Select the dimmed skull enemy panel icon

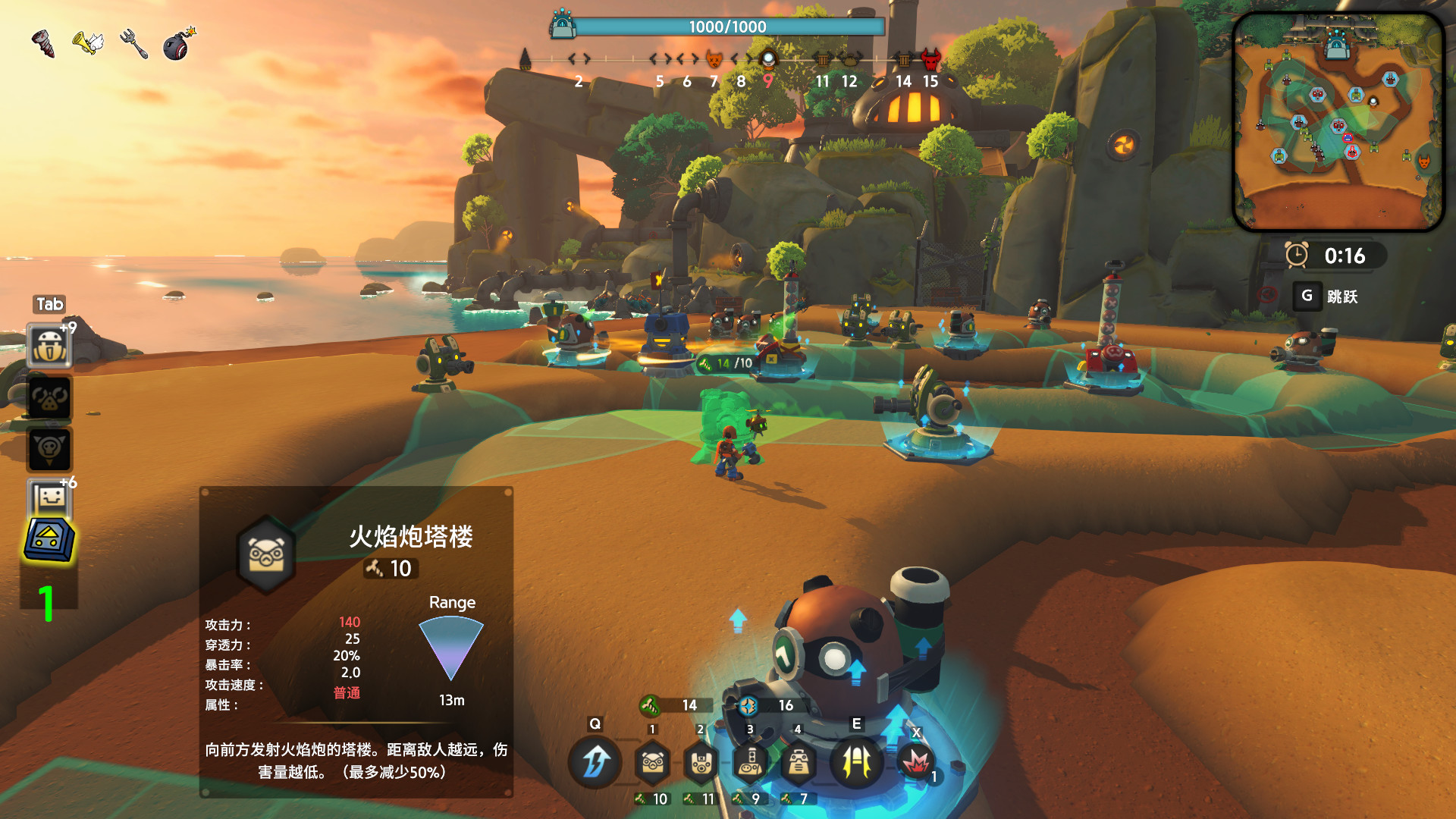(50, 449)
